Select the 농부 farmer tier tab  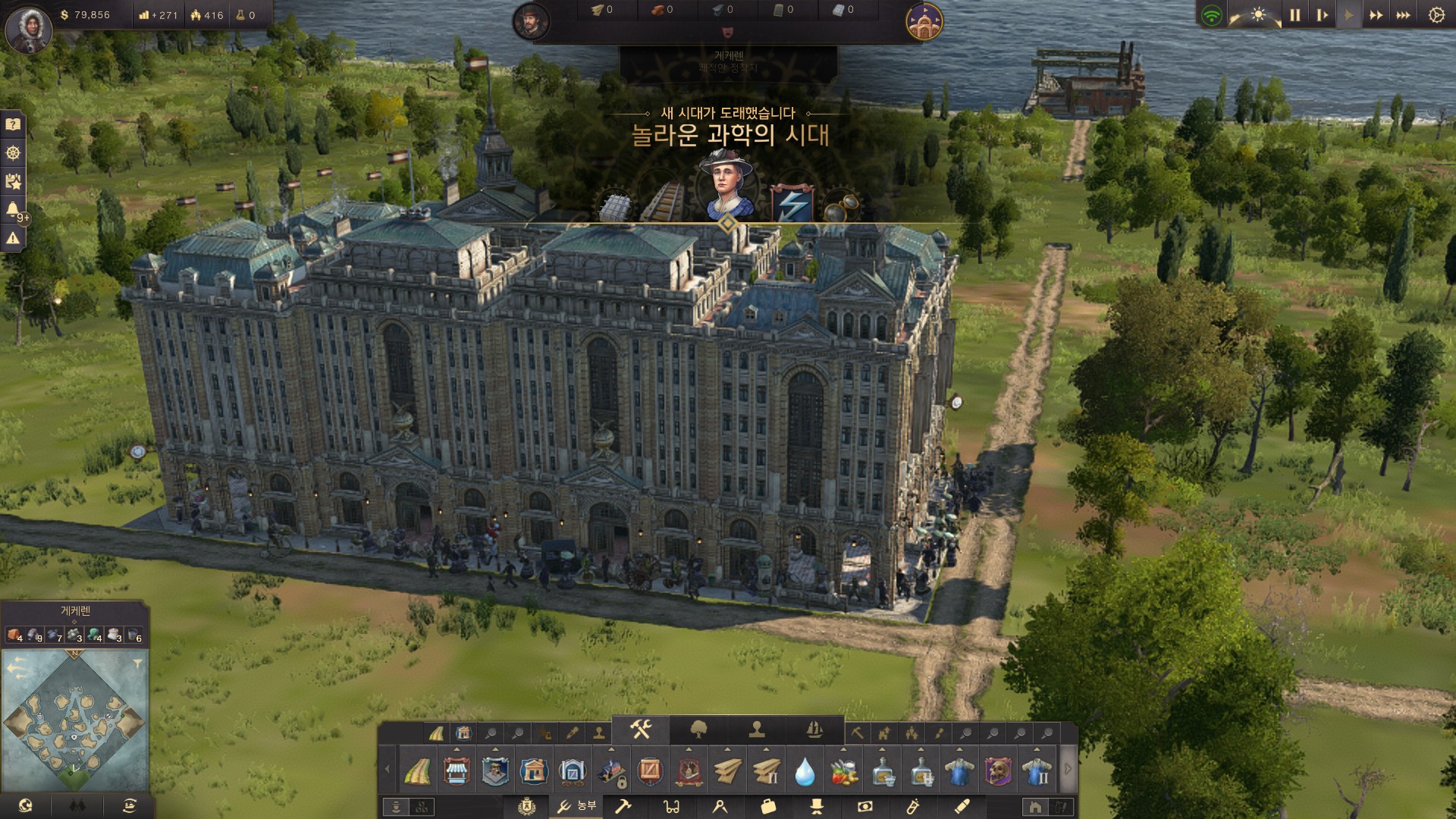click(x=576, y=806)
